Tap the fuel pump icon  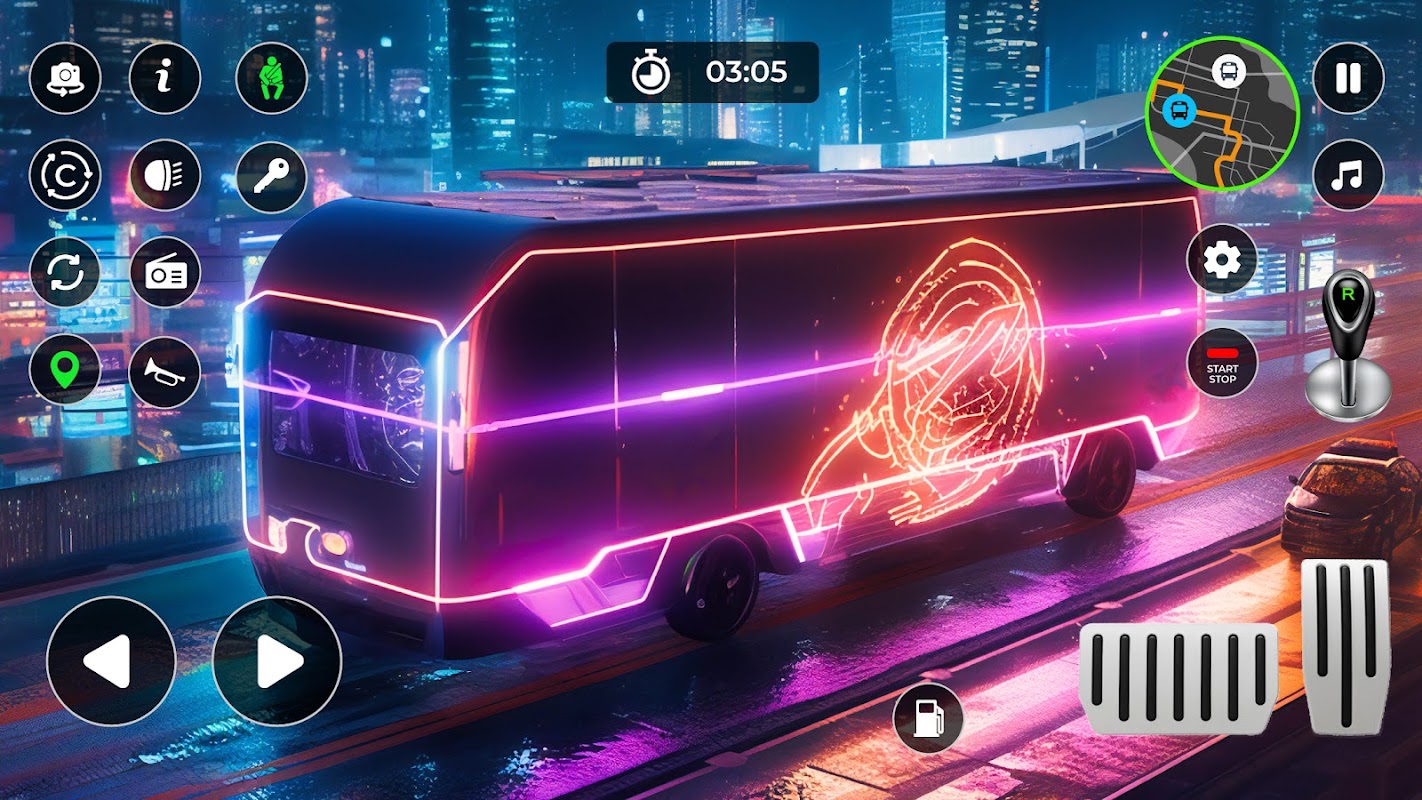coord(928,718)
